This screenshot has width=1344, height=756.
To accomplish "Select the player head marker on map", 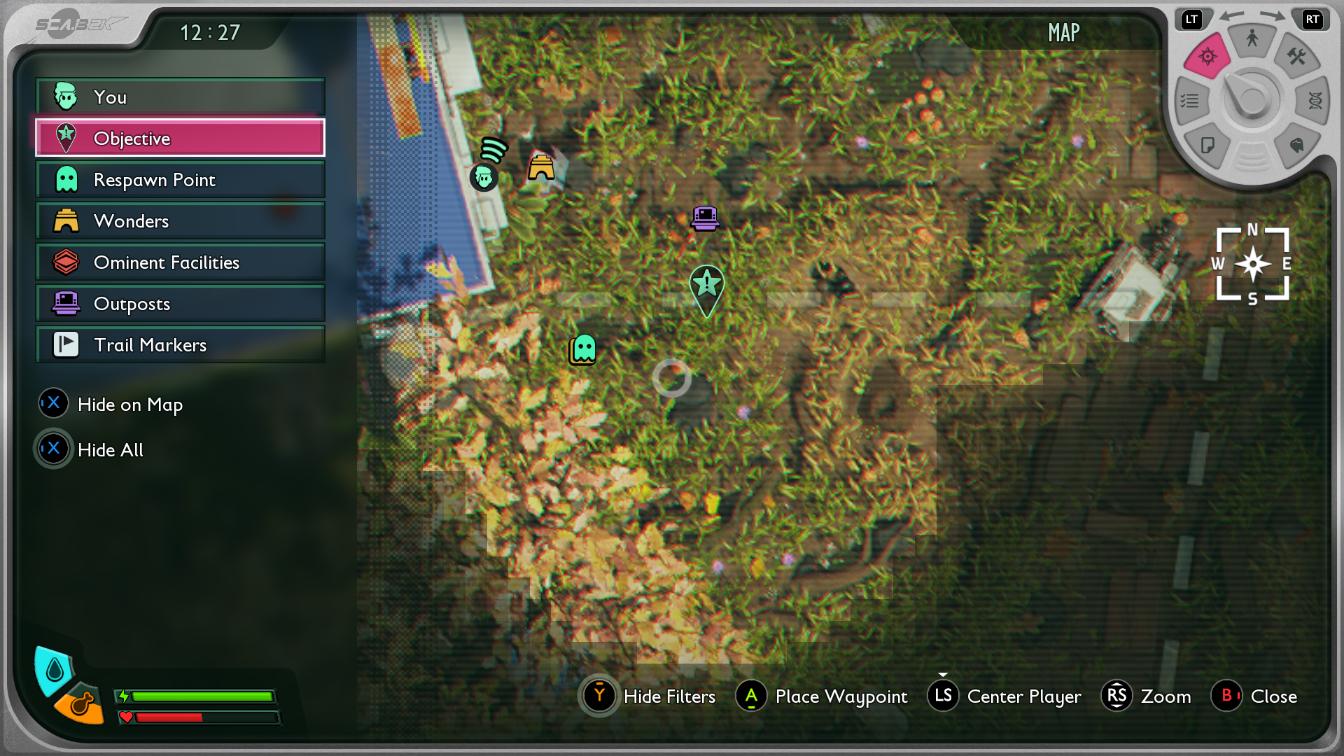I will coord(484,178).
